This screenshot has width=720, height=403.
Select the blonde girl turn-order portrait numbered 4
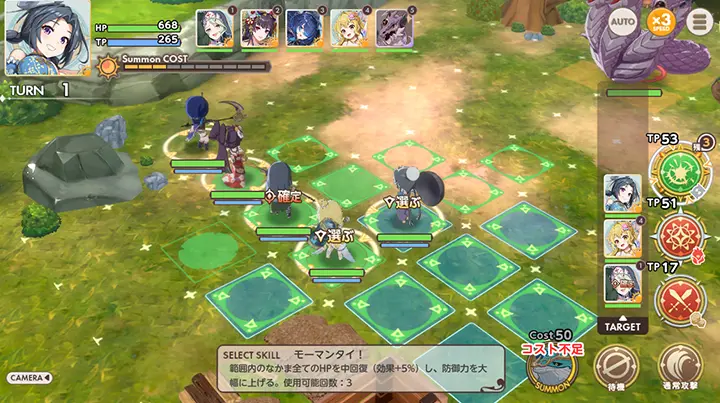point(349,29)
